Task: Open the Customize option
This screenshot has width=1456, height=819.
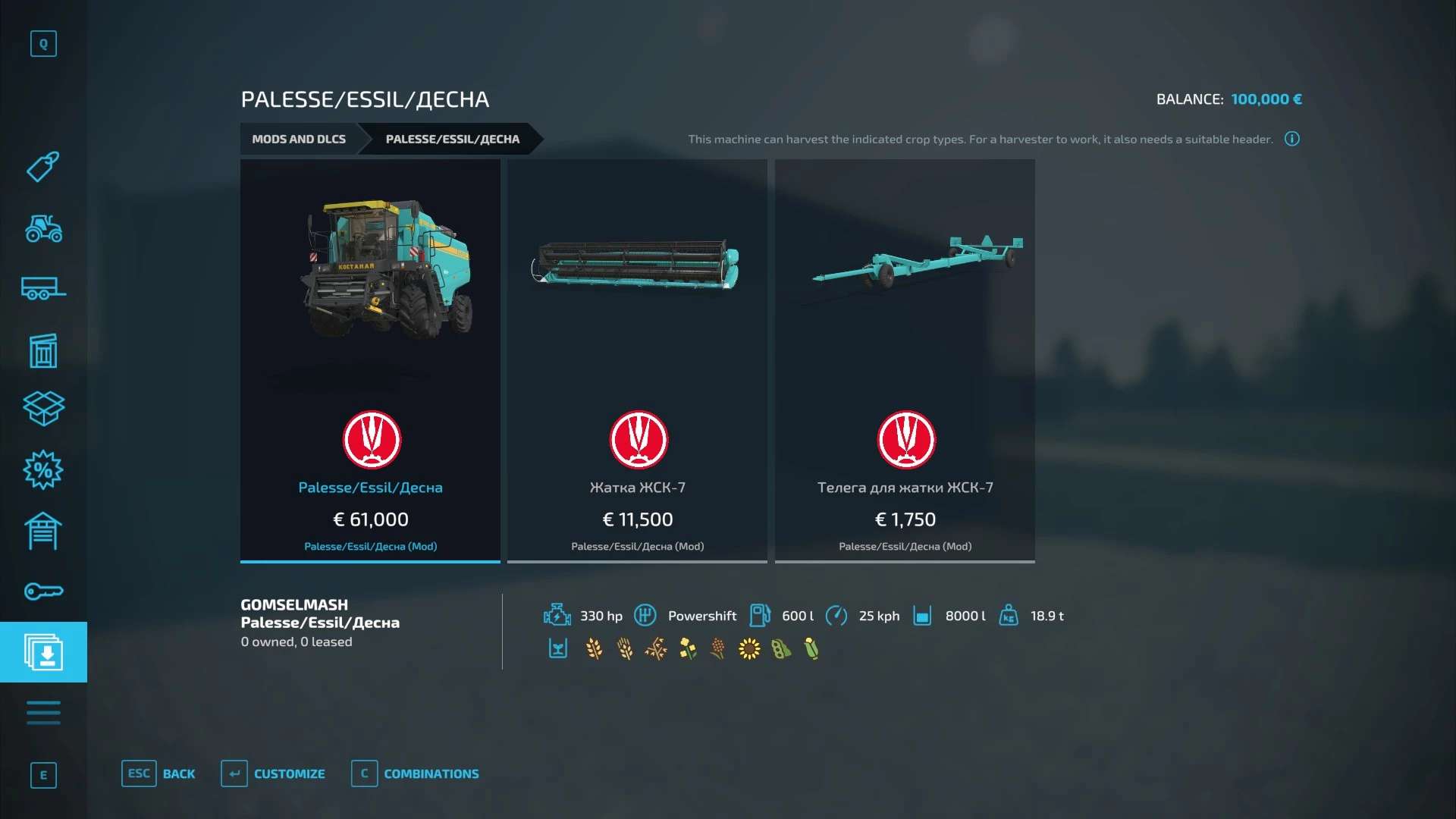Action: 273,773
